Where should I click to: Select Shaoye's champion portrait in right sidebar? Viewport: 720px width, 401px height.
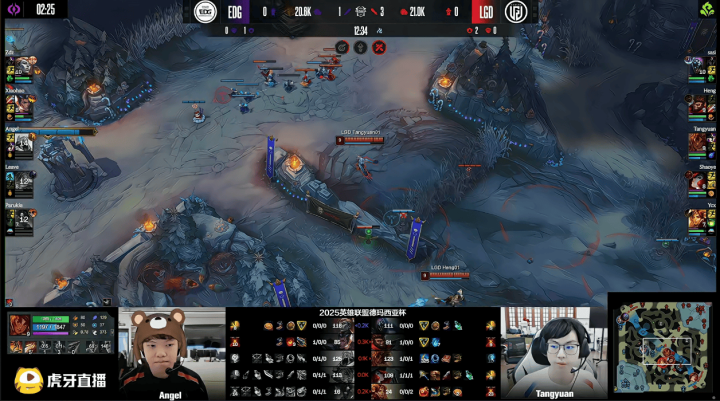coord(697,183)
